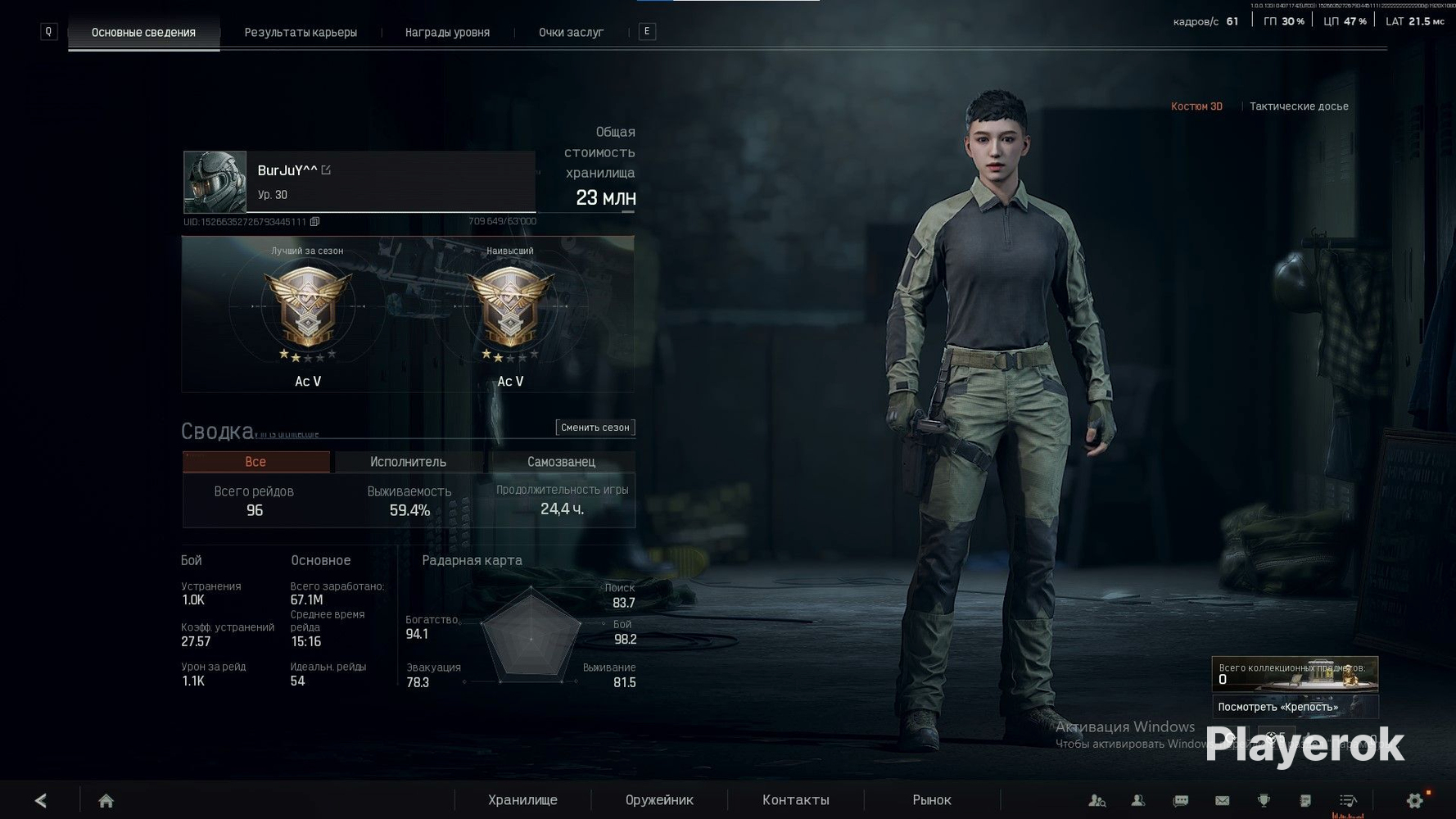Edit the BurJuY^^ nickname
The width and height of the screenshot is (1456, 819).
(326, 170)
